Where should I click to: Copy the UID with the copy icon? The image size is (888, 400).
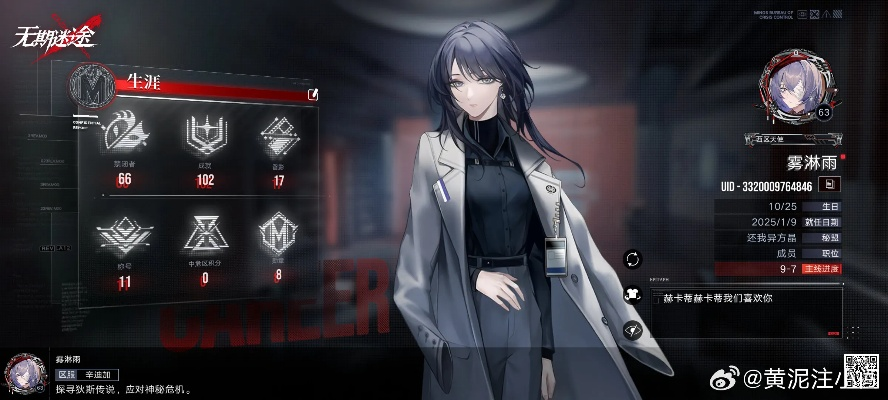pyautogui.click(x=830, y=184)
